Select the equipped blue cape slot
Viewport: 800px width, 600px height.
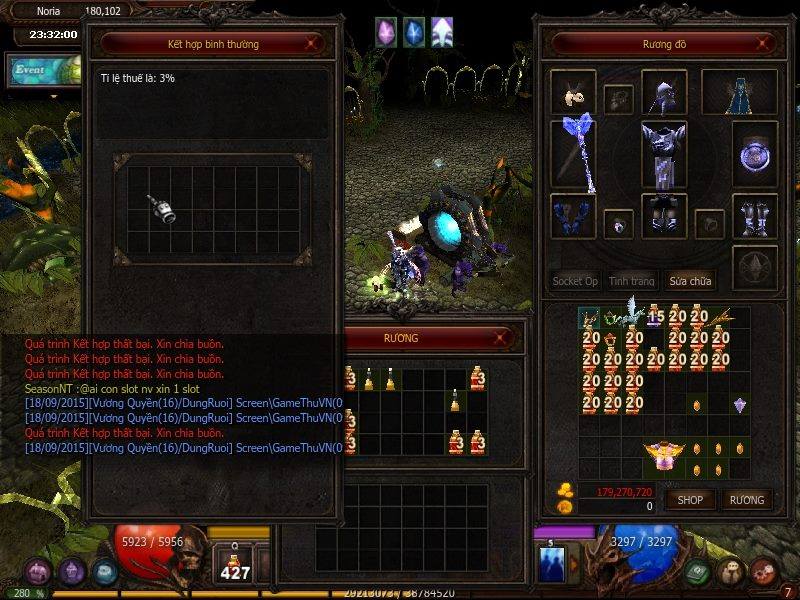click(739, 92)
